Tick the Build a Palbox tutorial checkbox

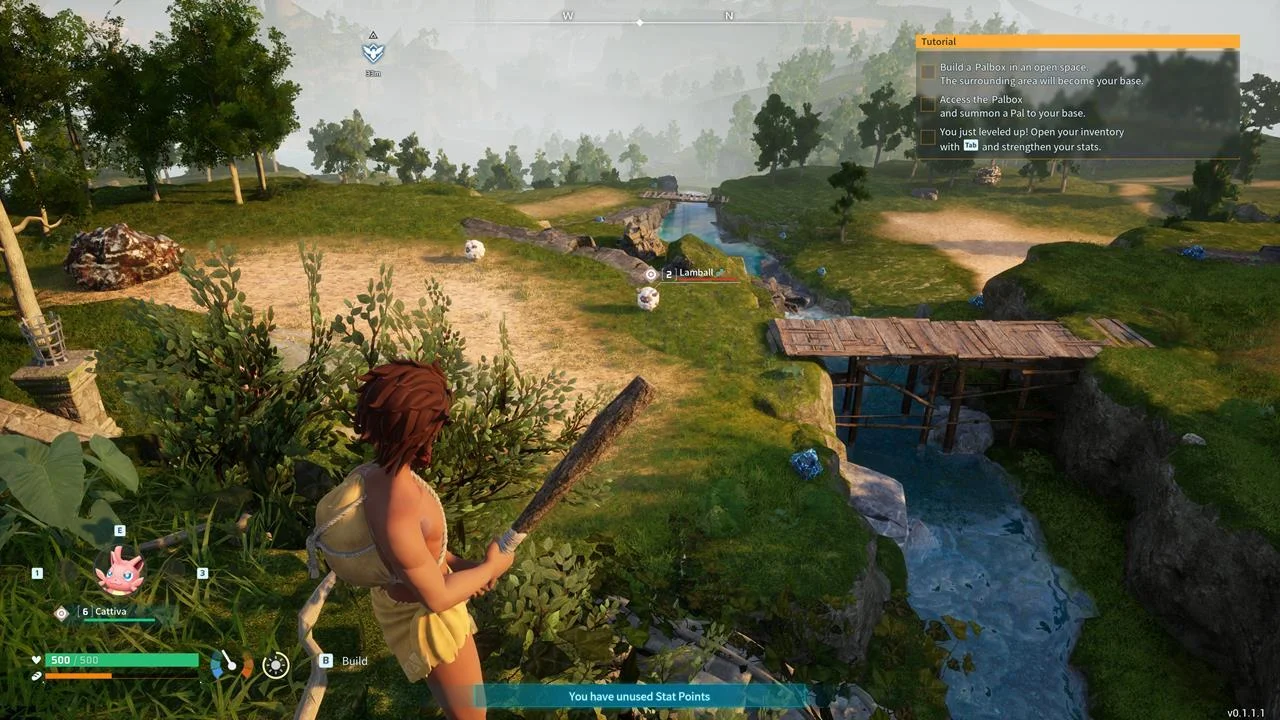pos(928,72)
